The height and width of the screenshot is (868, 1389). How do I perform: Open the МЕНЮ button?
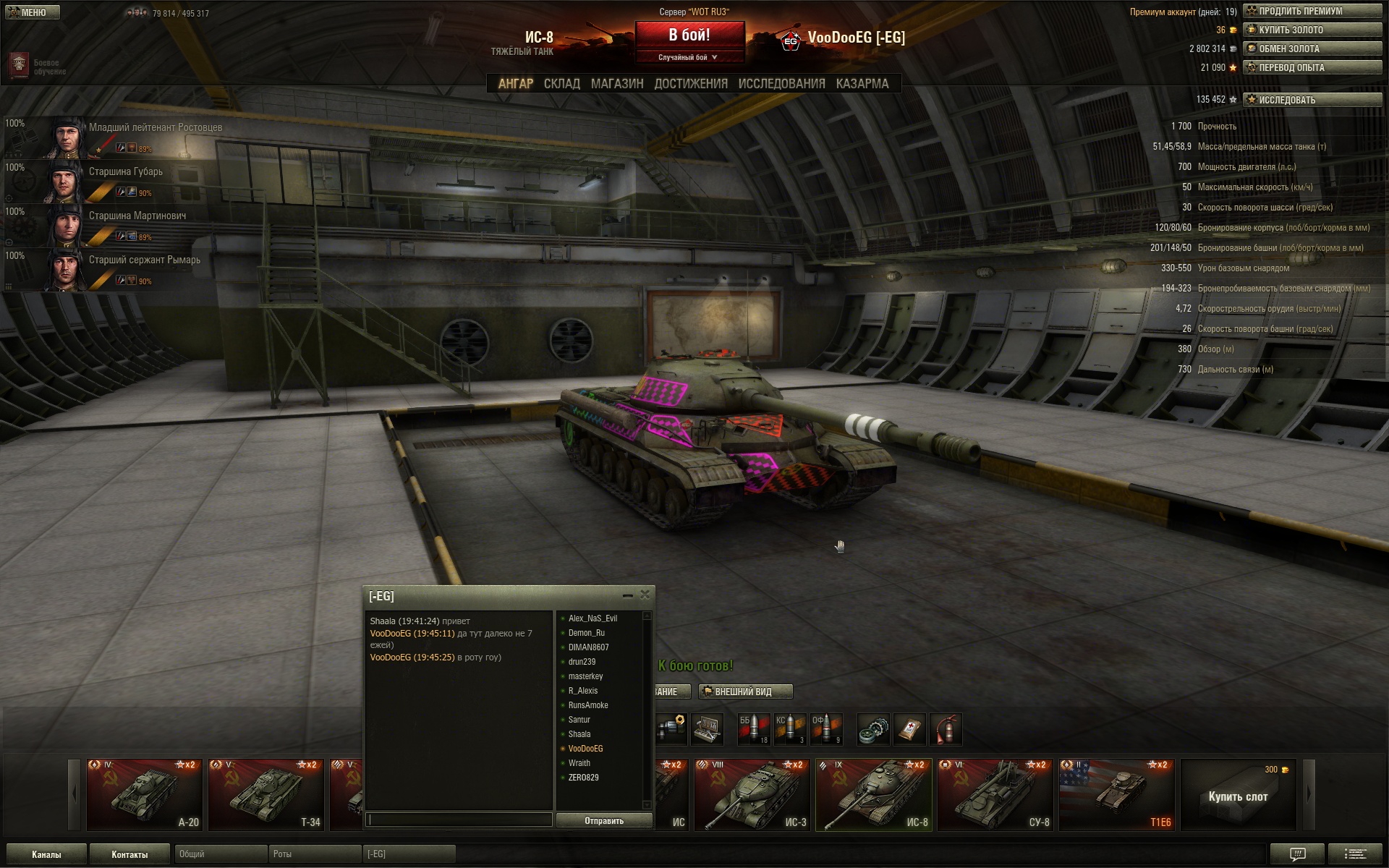tap(33, 12)
